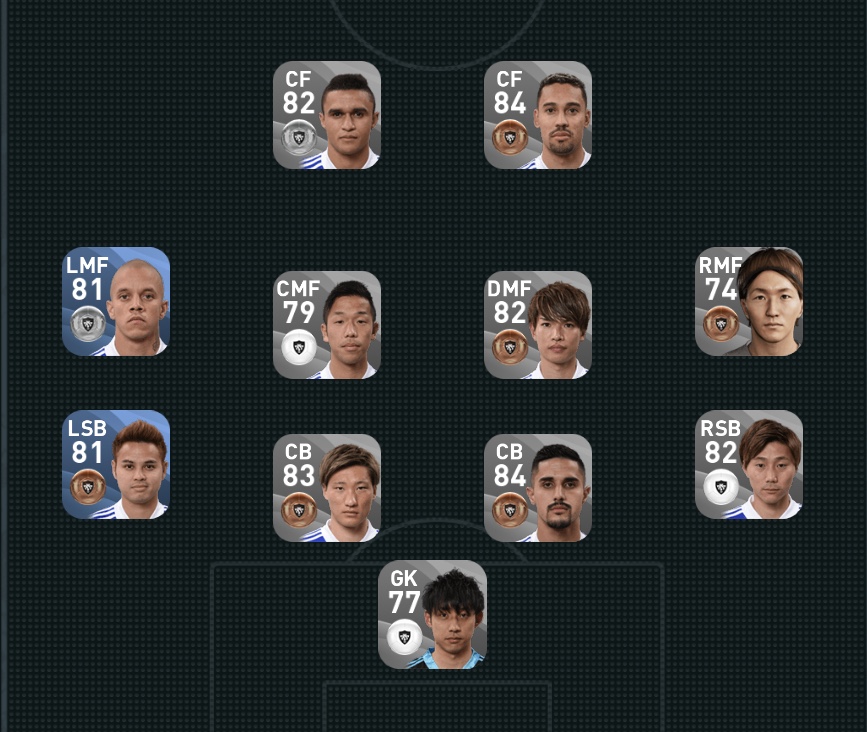Select the CB player card rated 84
867x732 pixels.
(538, 488)
